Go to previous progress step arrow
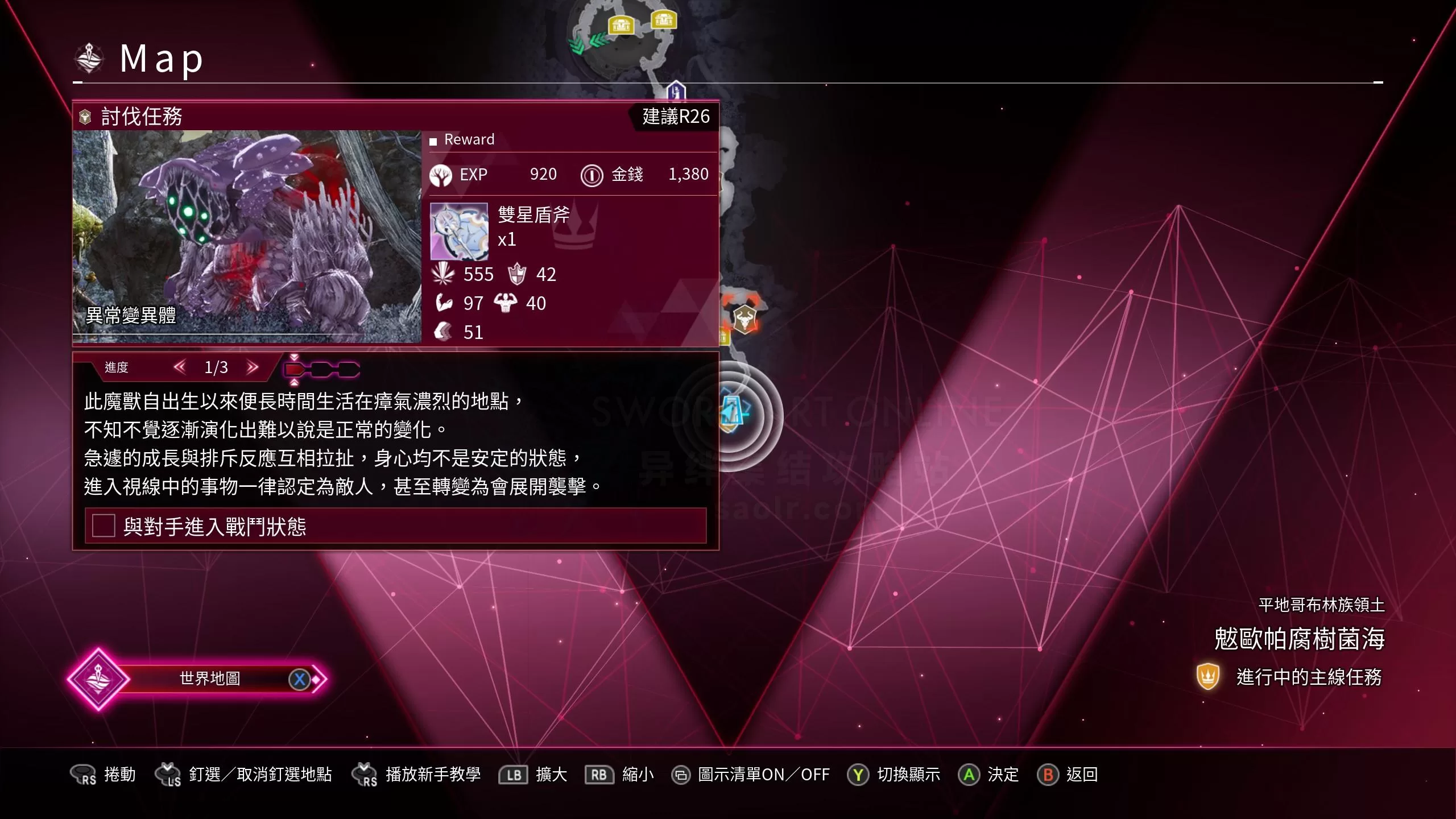1456x819 pixels. [180, 367]
